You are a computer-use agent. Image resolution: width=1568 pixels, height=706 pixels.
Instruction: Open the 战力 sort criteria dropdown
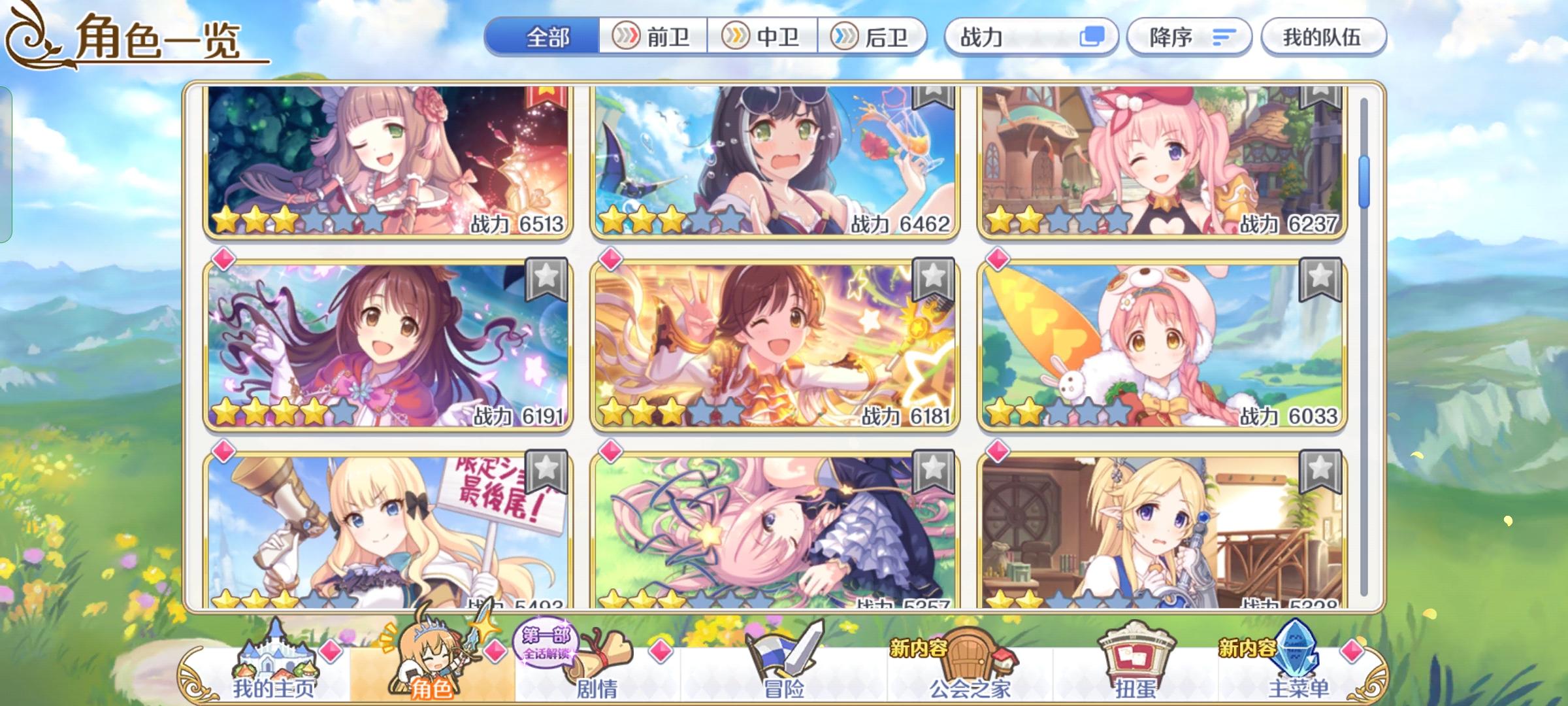[x=1019, y=37]
